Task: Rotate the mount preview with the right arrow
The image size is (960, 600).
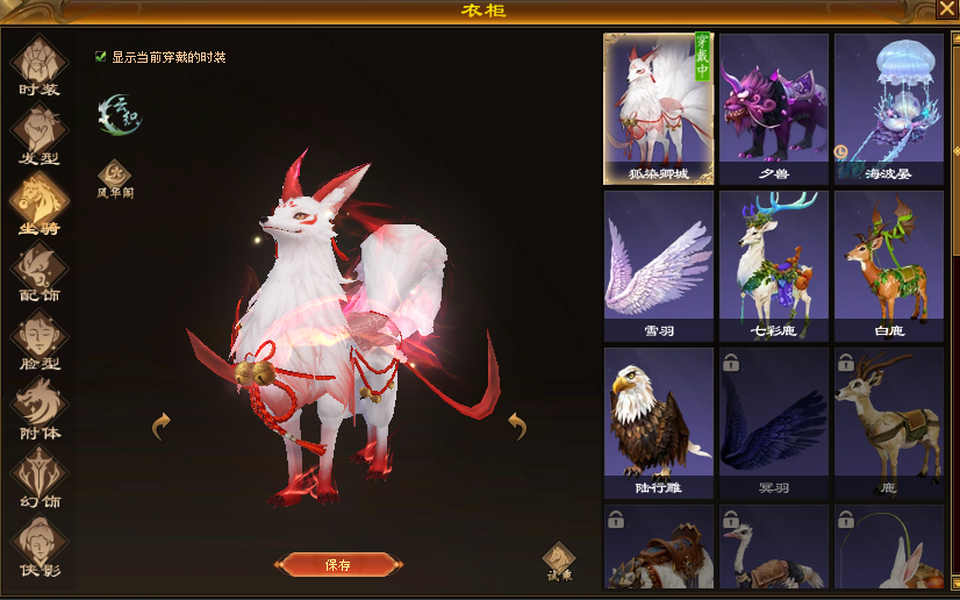Action: 516,427
